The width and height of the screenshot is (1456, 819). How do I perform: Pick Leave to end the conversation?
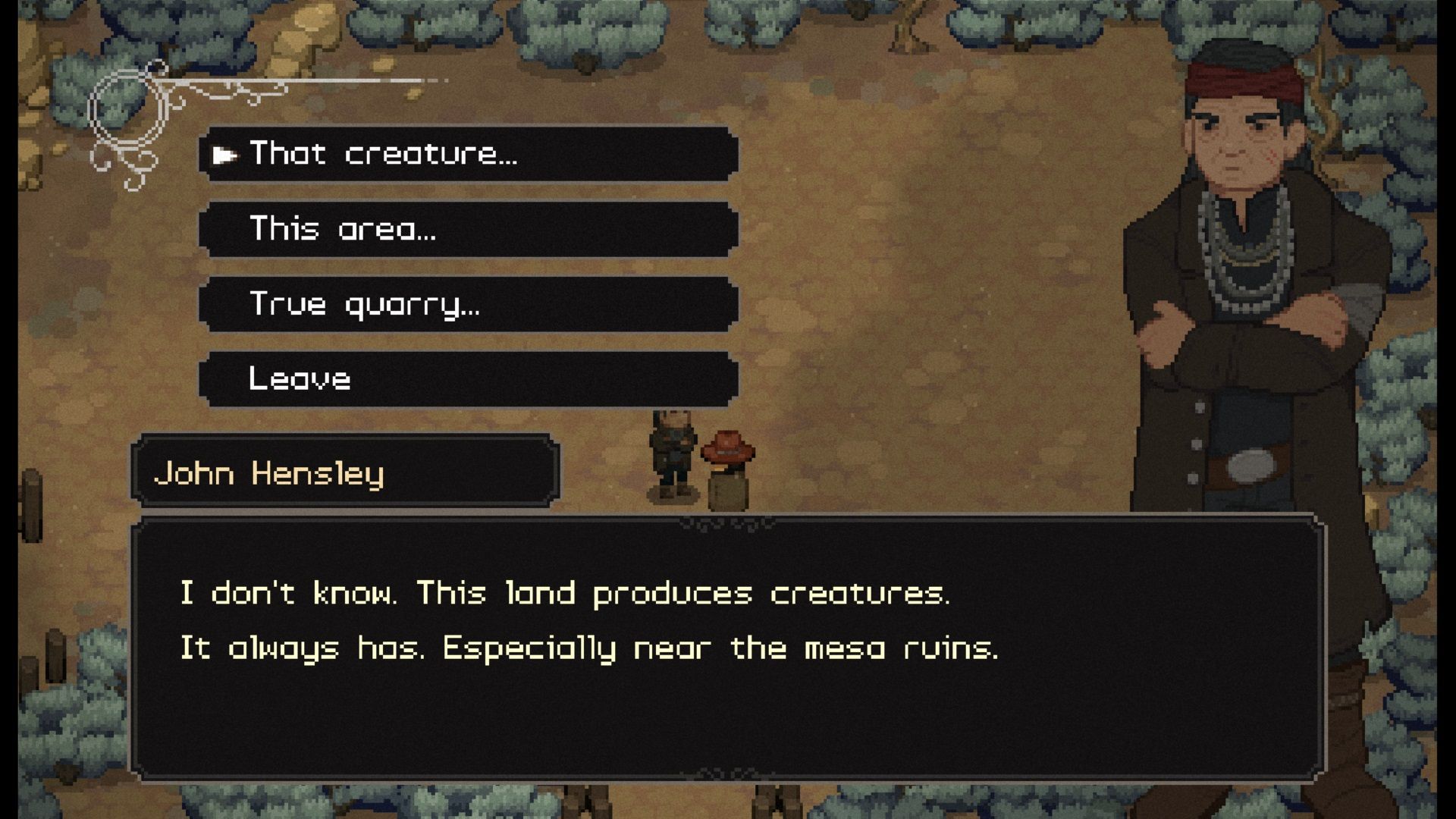(468, 378)
